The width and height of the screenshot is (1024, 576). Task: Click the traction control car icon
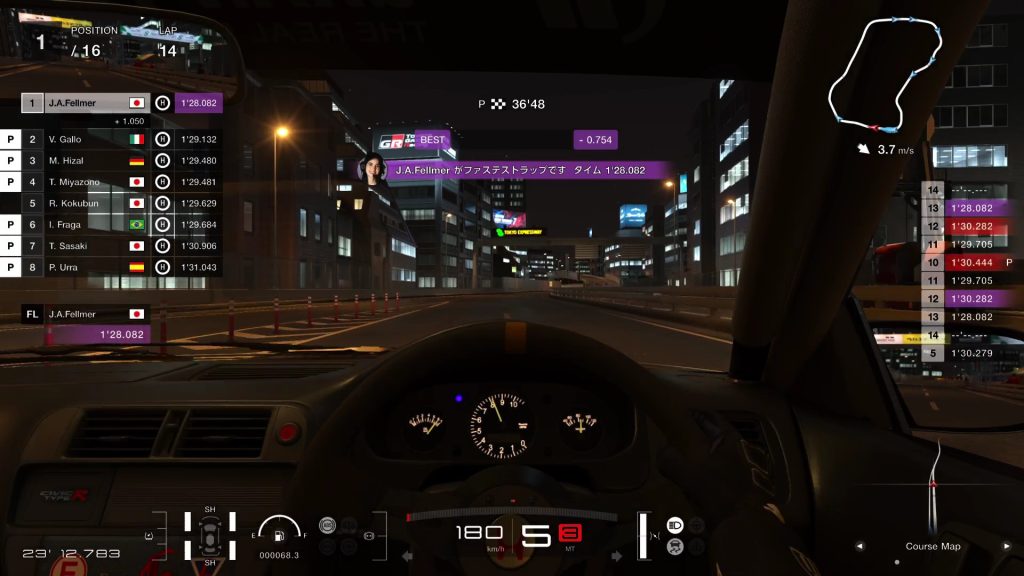coord(675,546)
